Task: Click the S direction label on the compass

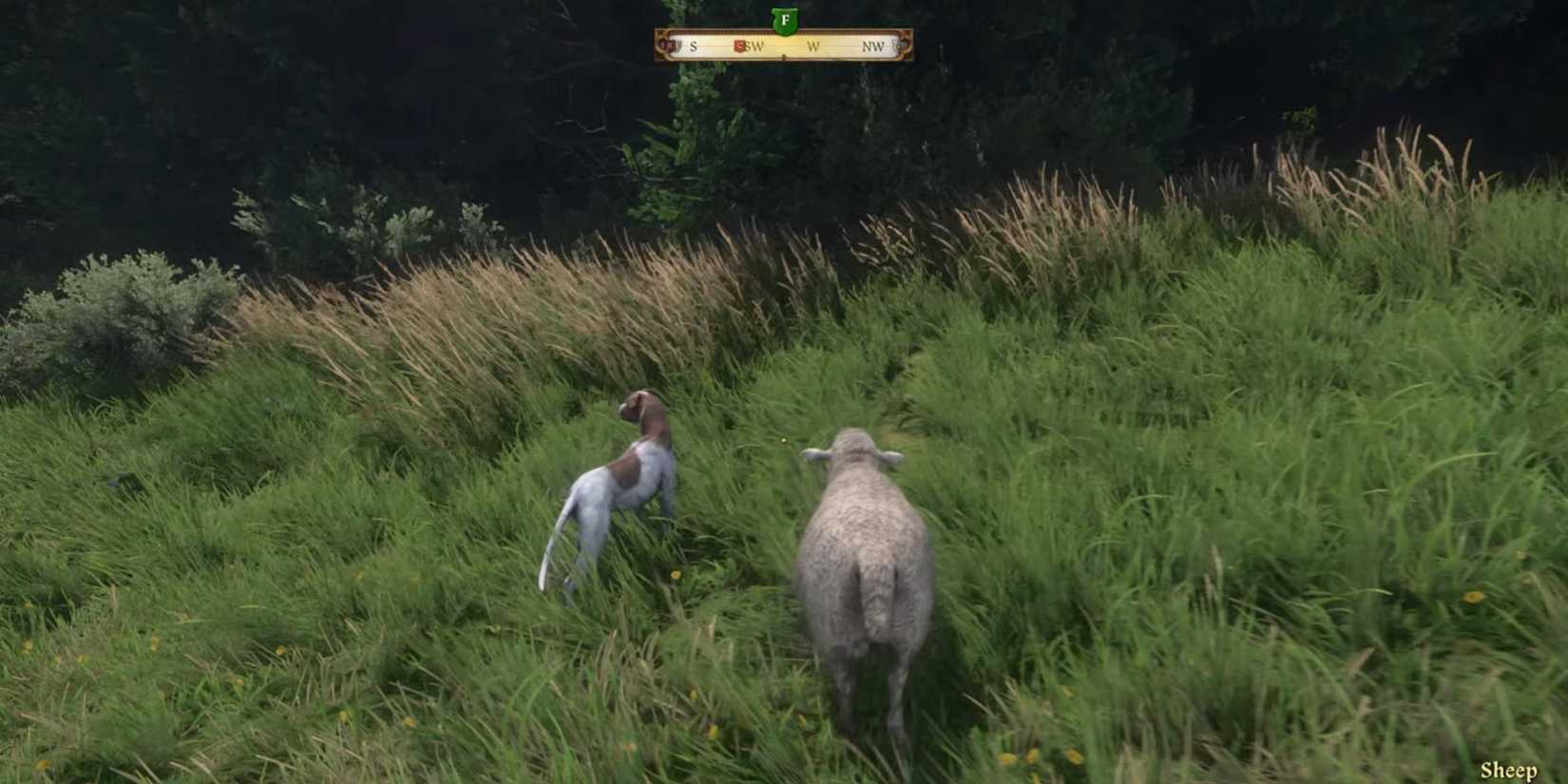Action: coord(694,46)
